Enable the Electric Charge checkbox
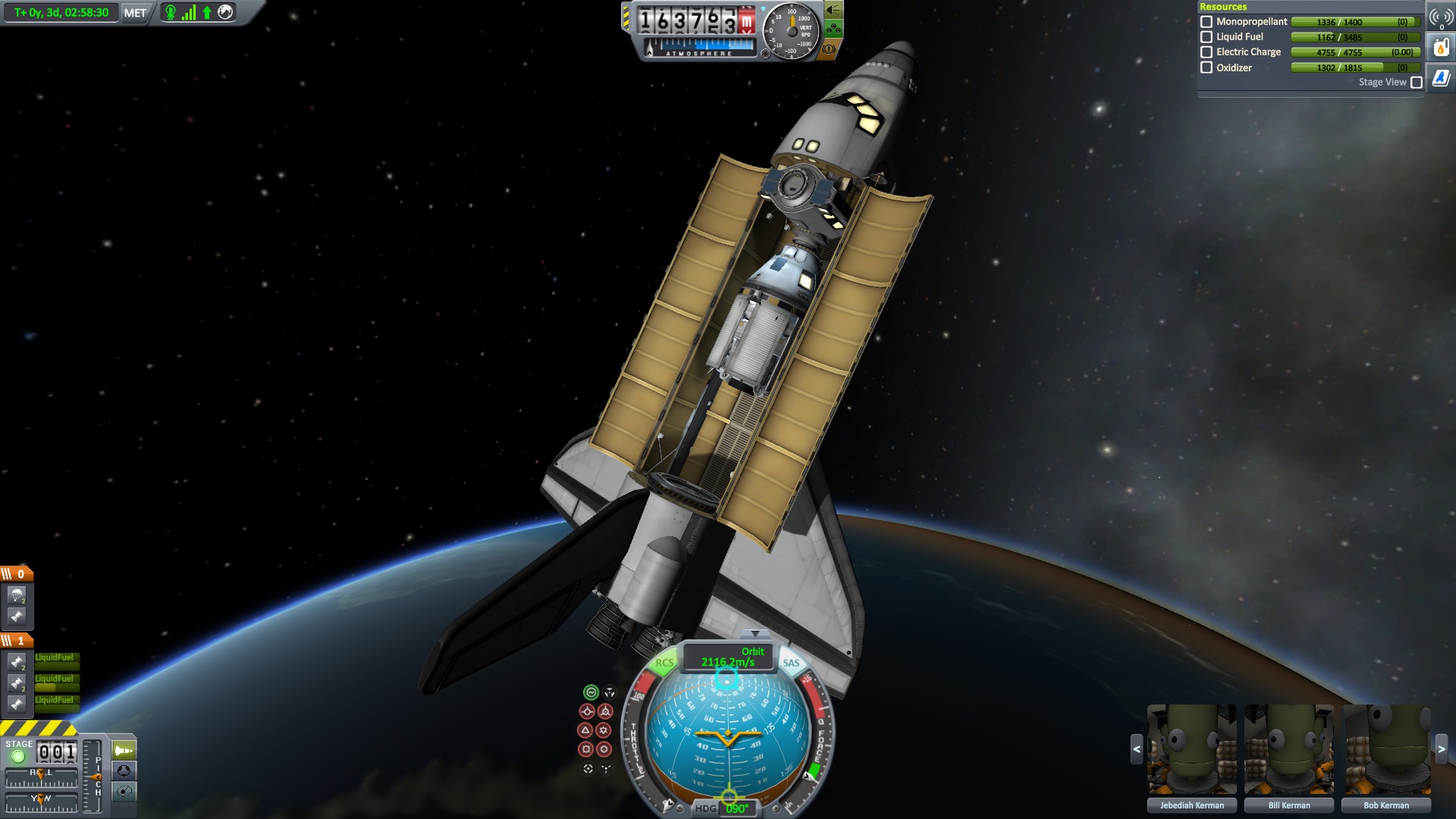 pos(1207,52)
